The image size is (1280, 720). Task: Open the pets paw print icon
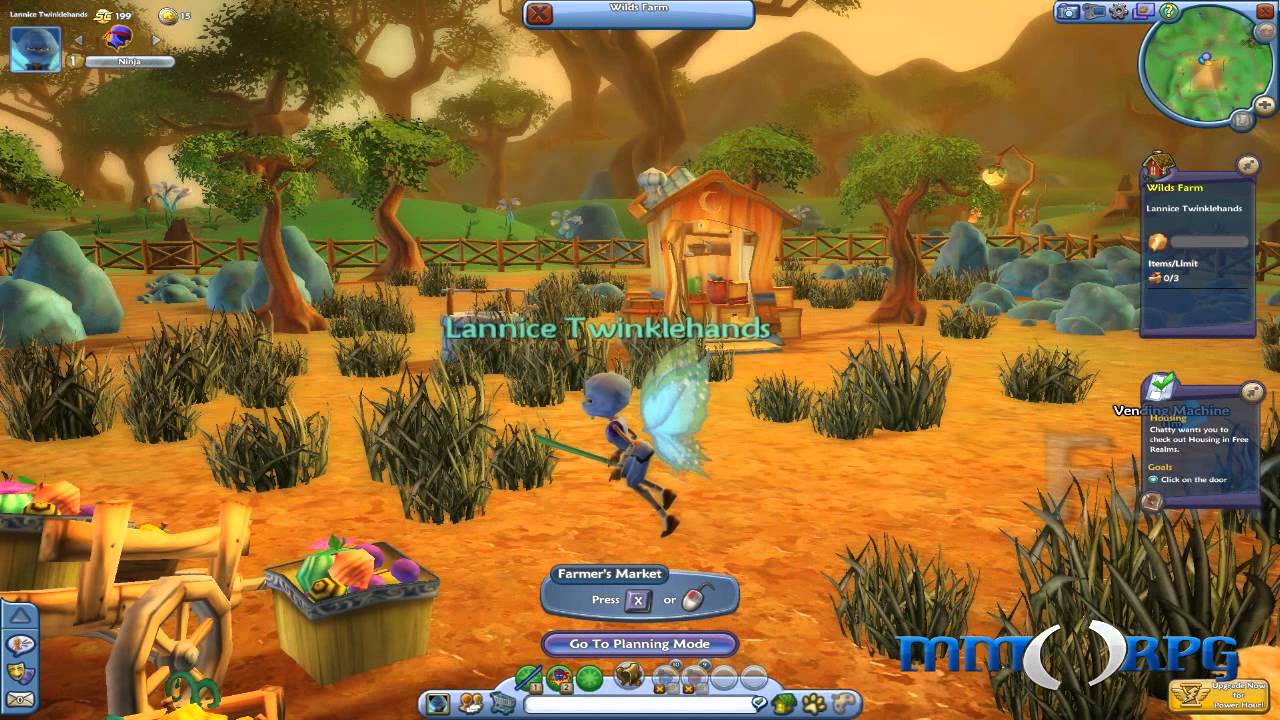point(812,703)
